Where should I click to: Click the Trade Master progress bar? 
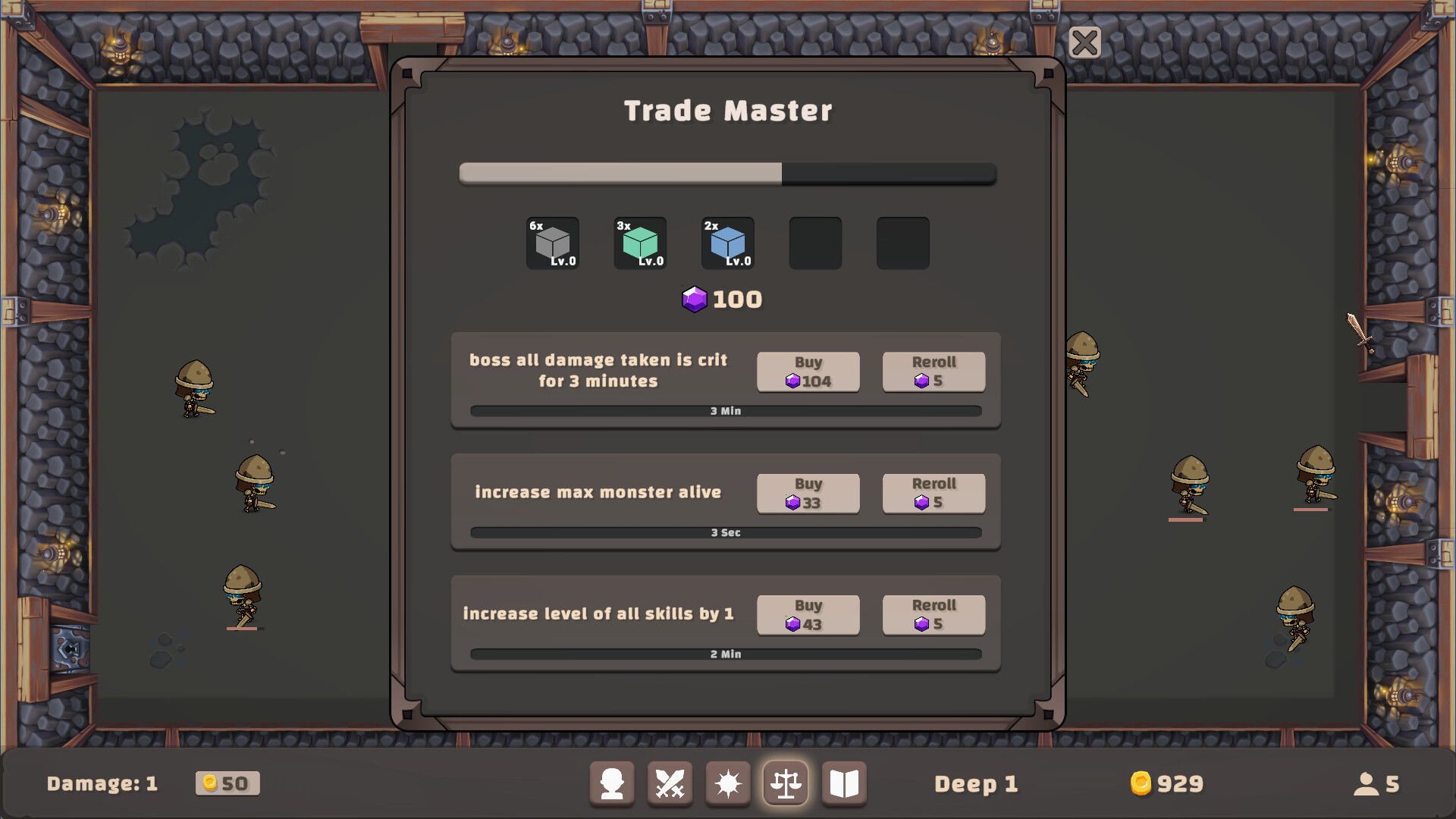(x=727, y=174)
